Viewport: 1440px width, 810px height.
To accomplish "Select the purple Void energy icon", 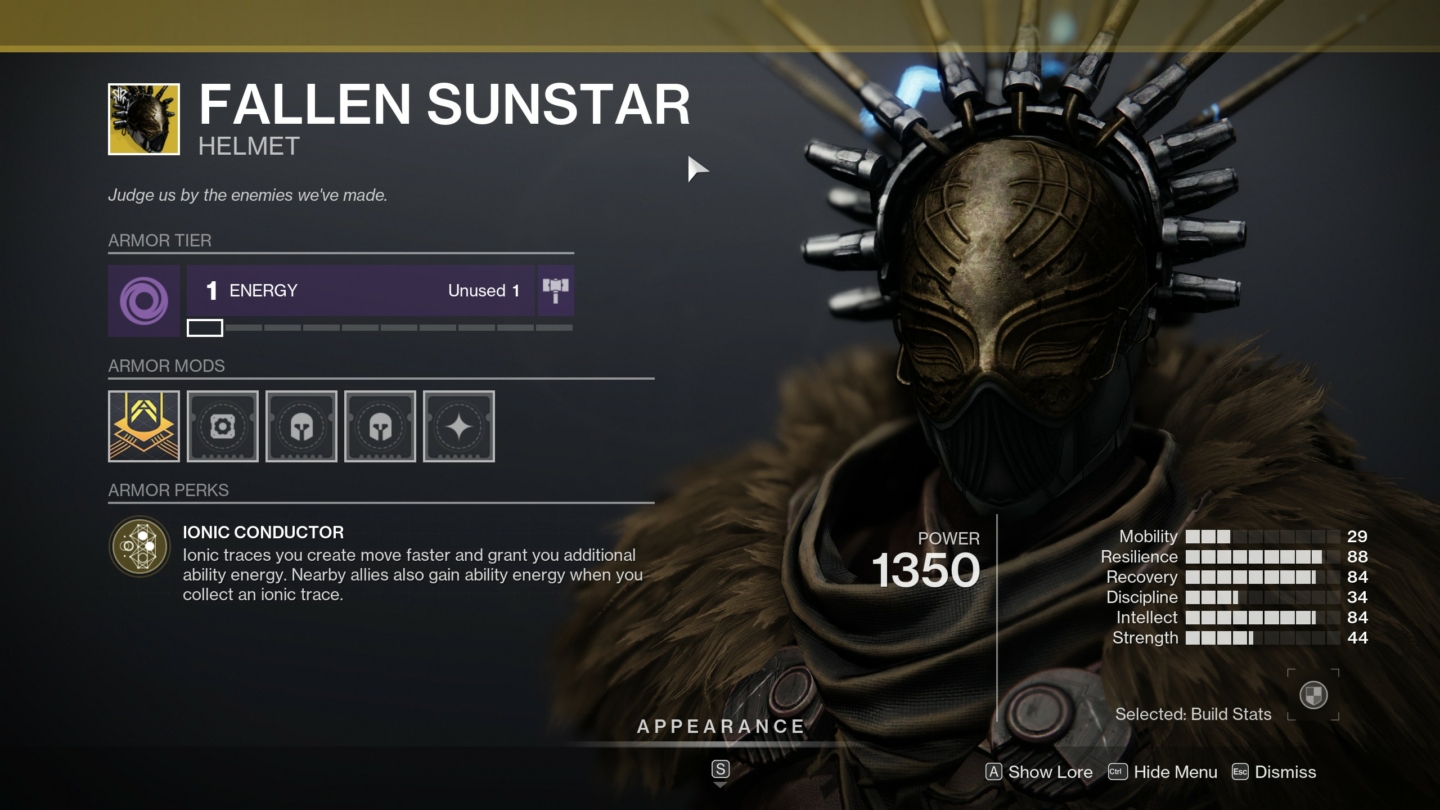I will click(x=143, y=290).
